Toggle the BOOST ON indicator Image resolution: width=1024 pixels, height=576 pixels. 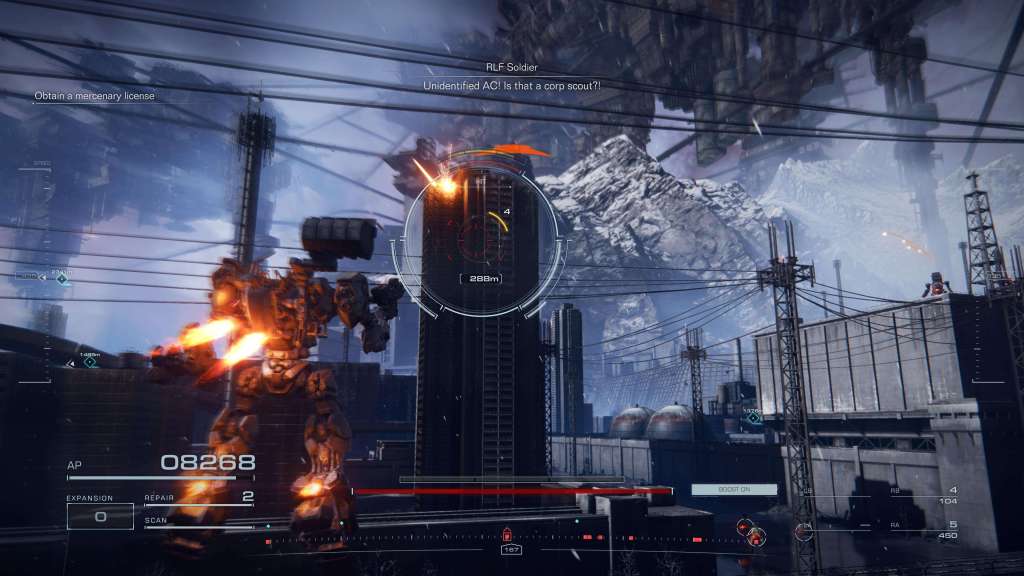[720, 489]
